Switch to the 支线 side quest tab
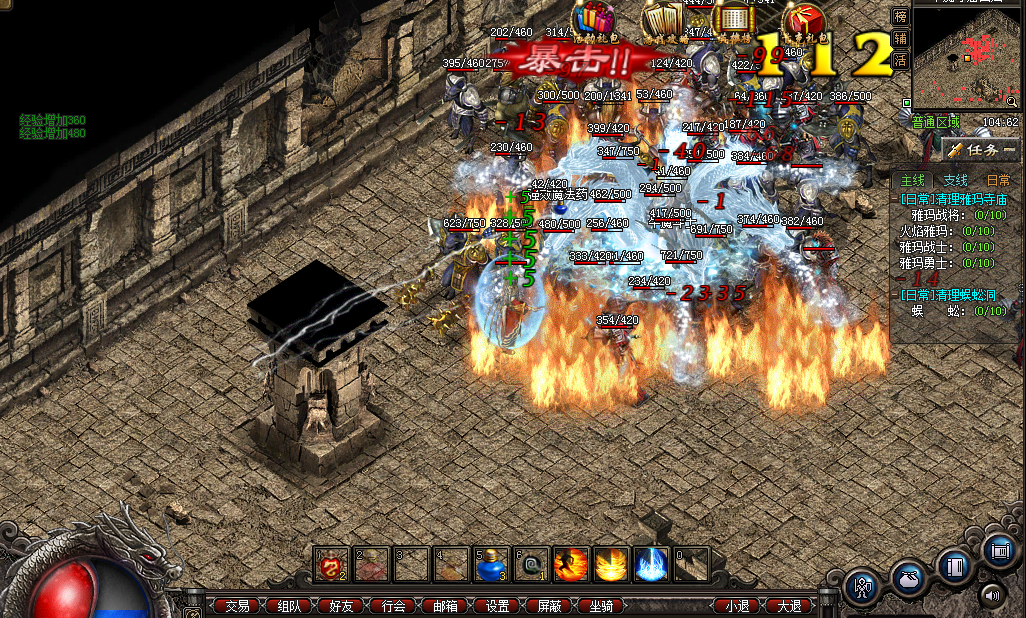1026x618 pixels. 956,180
